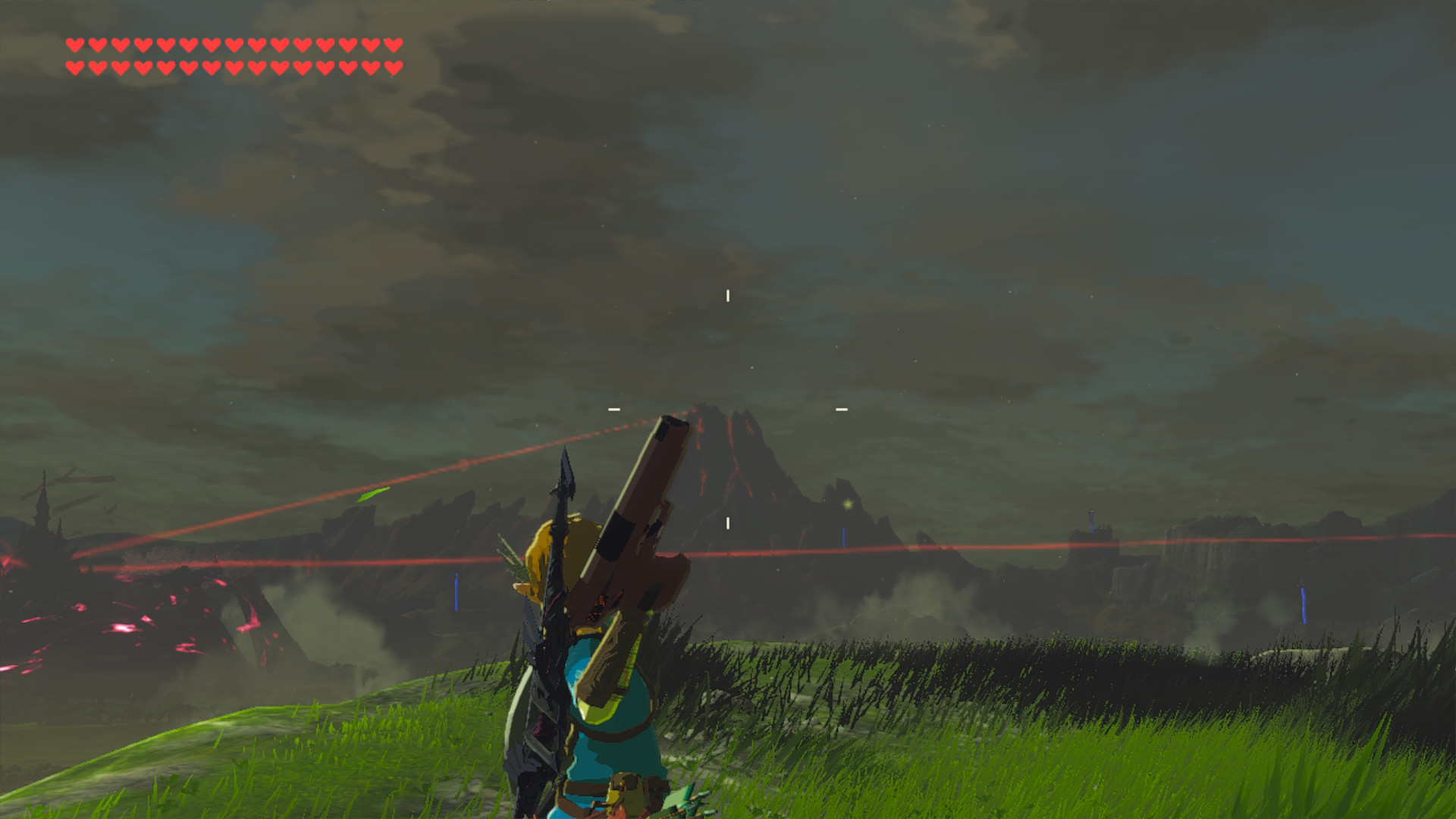This screenshot has height=819, width=1456.
Task: Click the left bracket of the aiming reticle
Action: tap(613, 408)
